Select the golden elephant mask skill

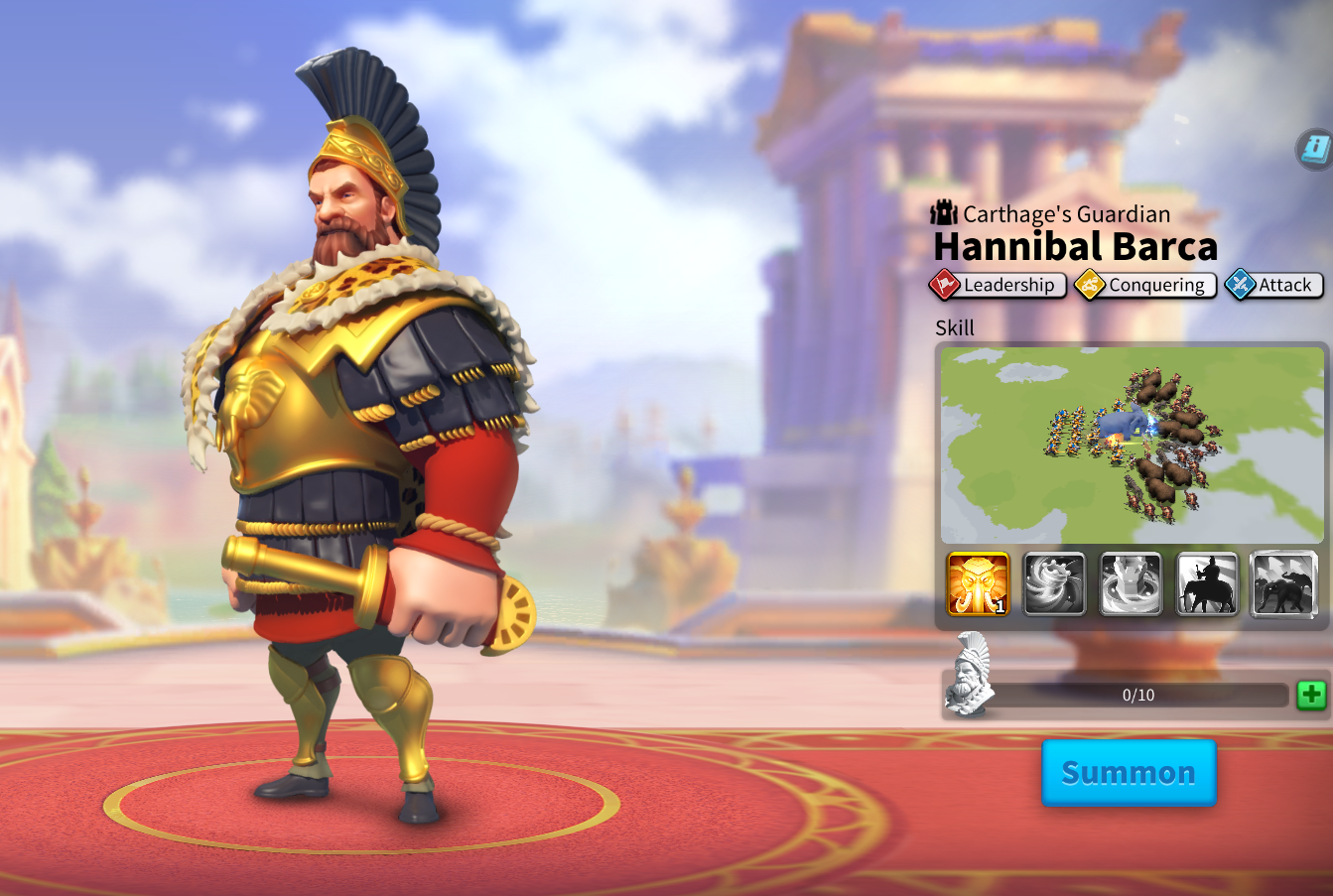click(x=978, y=584)
